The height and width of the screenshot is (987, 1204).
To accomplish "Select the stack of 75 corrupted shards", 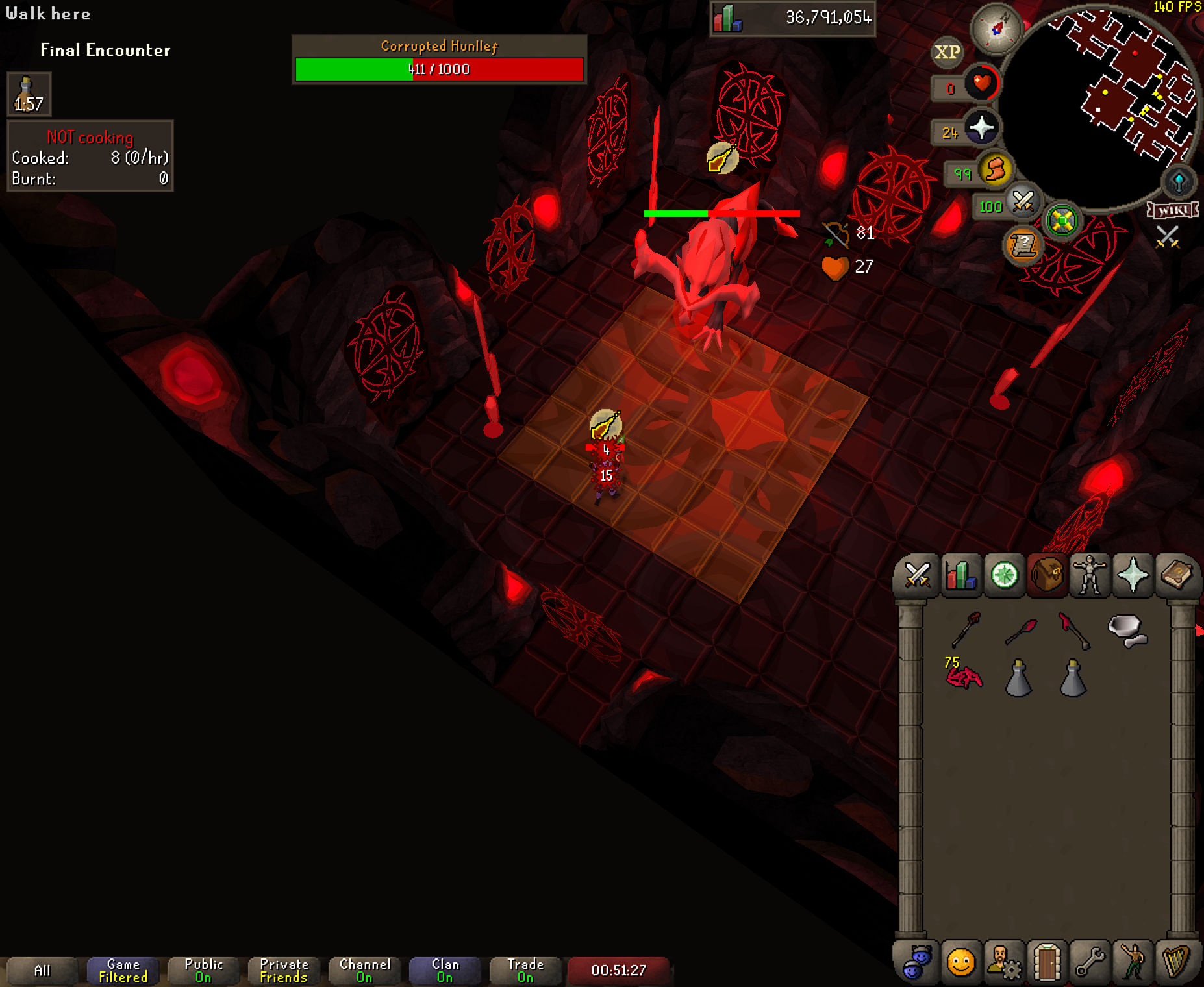I will pyautogui.click(x=964, y=676).
